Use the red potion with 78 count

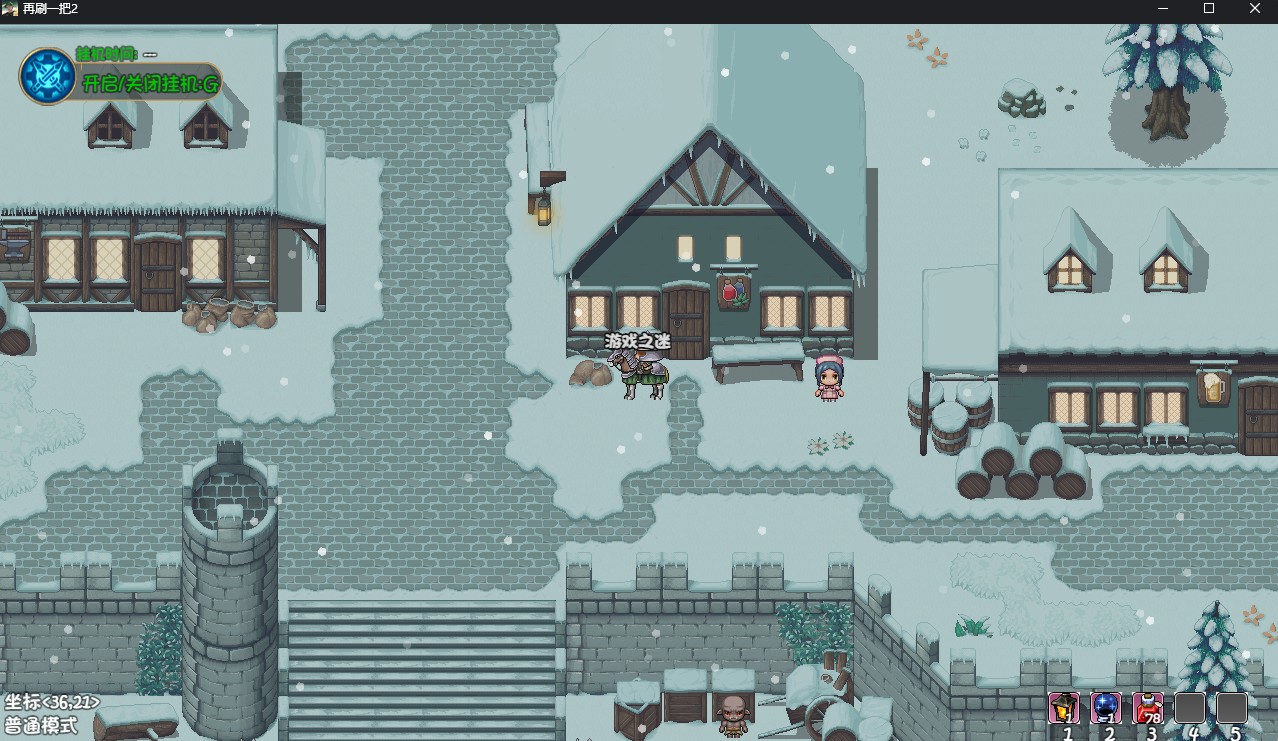pyautogui.click(x=1147, y=708)
